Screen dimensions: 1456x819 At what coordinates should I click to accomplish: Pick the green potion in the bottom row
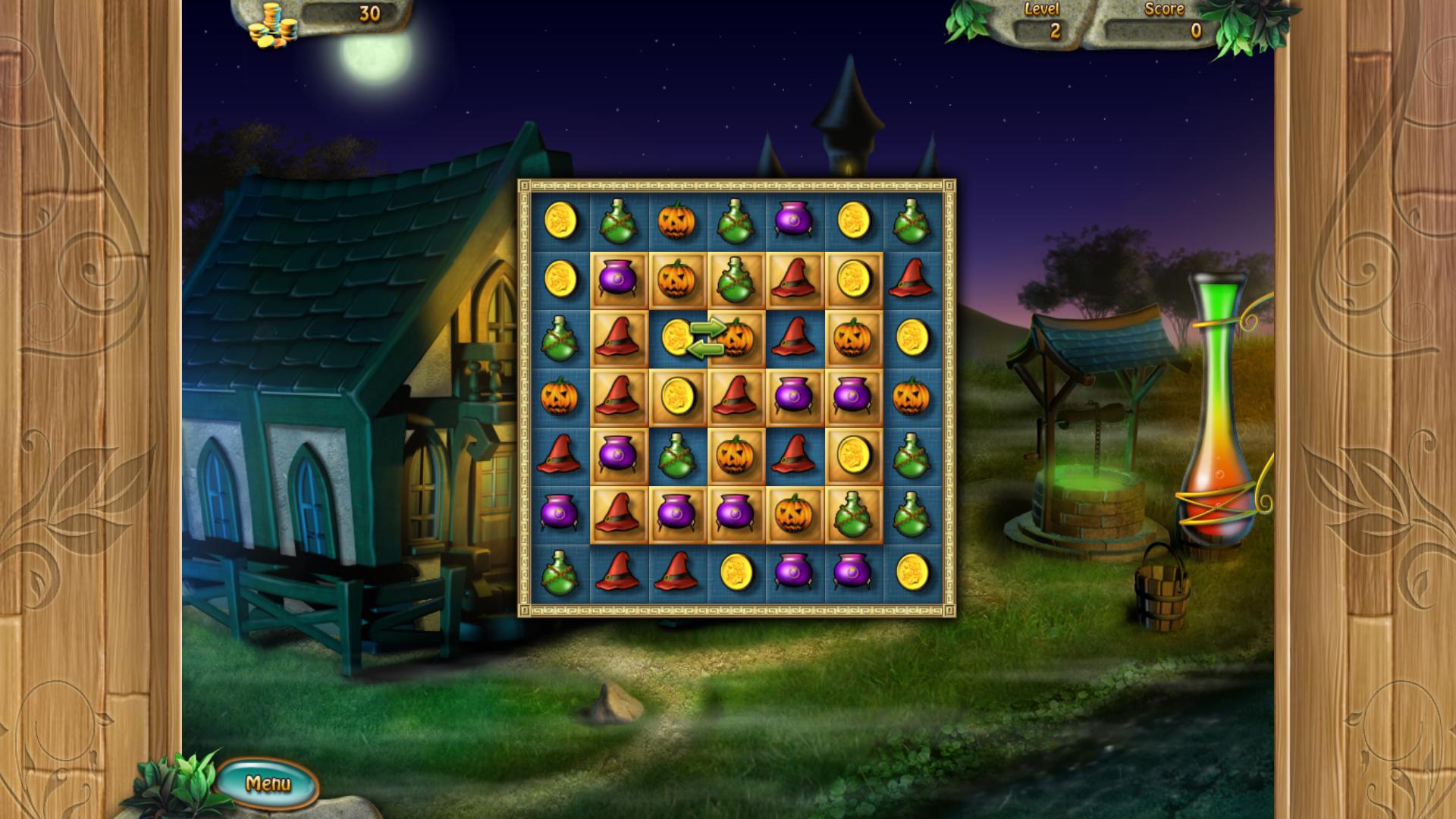pyautogui.click(x=560, y=573)
